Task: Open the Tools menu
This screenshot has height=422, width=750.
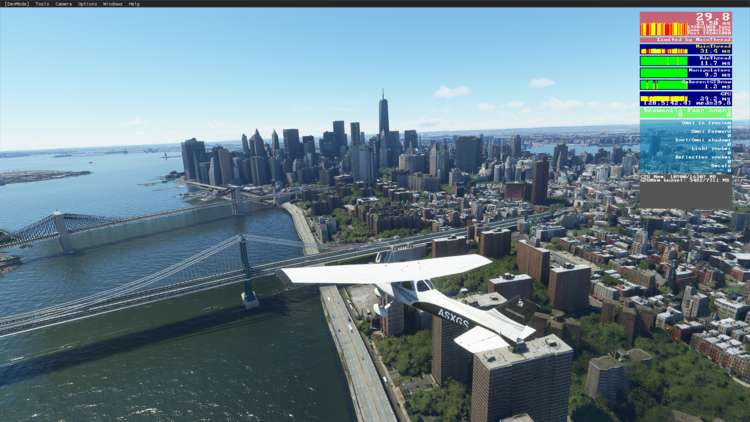Action: [x=42, y=4]
